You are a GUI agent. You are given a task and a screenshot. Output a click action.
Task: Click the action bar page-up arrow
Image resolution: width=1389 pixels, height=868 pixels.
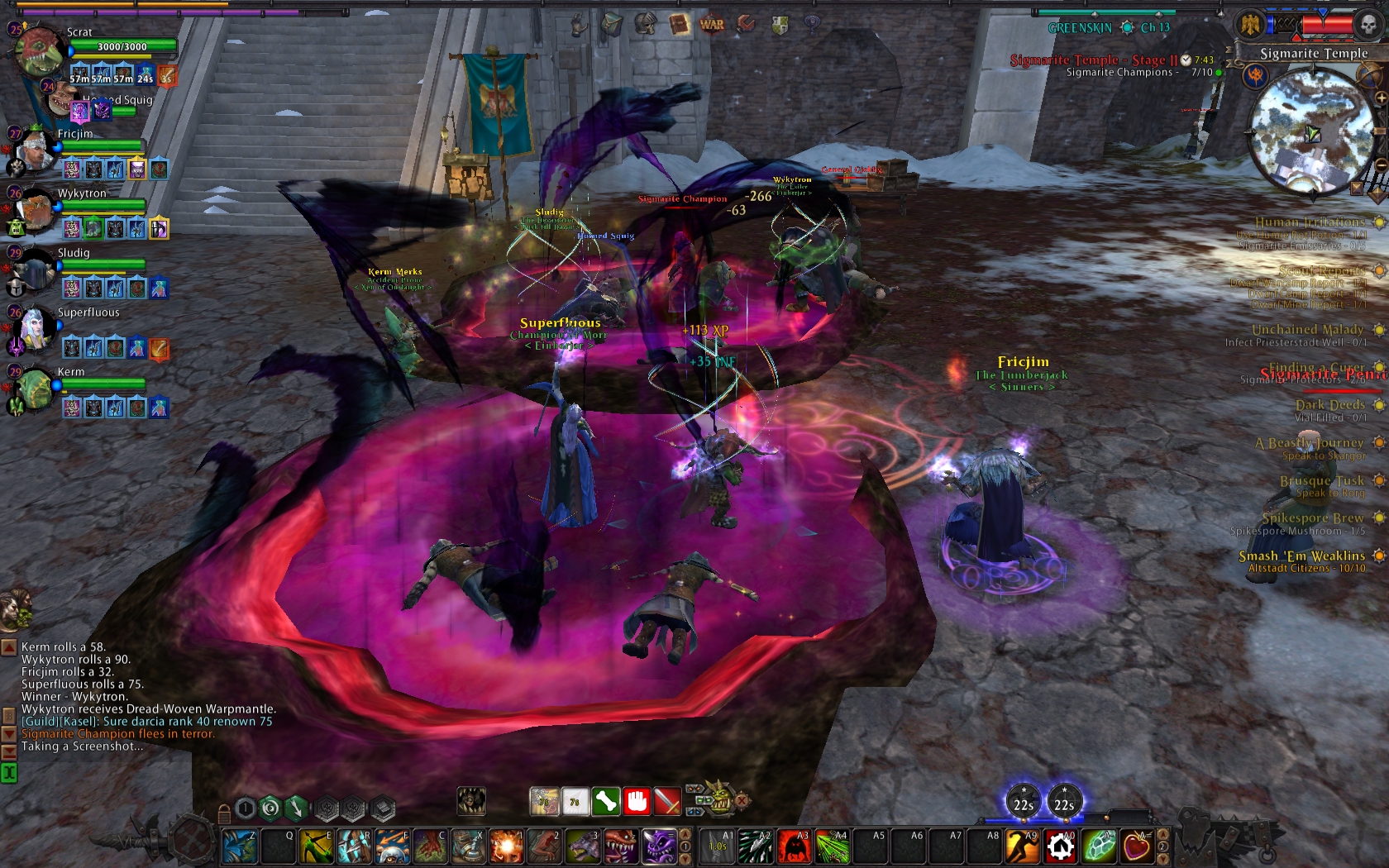tap(1162, 835)
